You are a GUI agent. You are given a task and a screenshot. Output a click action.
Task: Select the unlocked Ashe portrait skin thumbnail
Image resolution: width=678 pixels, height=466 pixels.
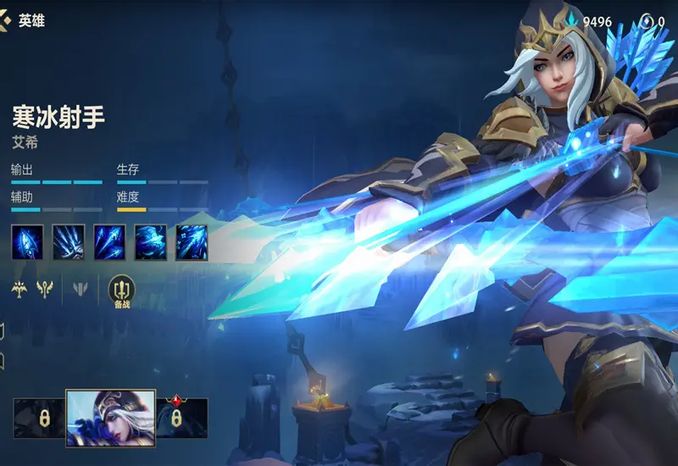tap(110, 417)
